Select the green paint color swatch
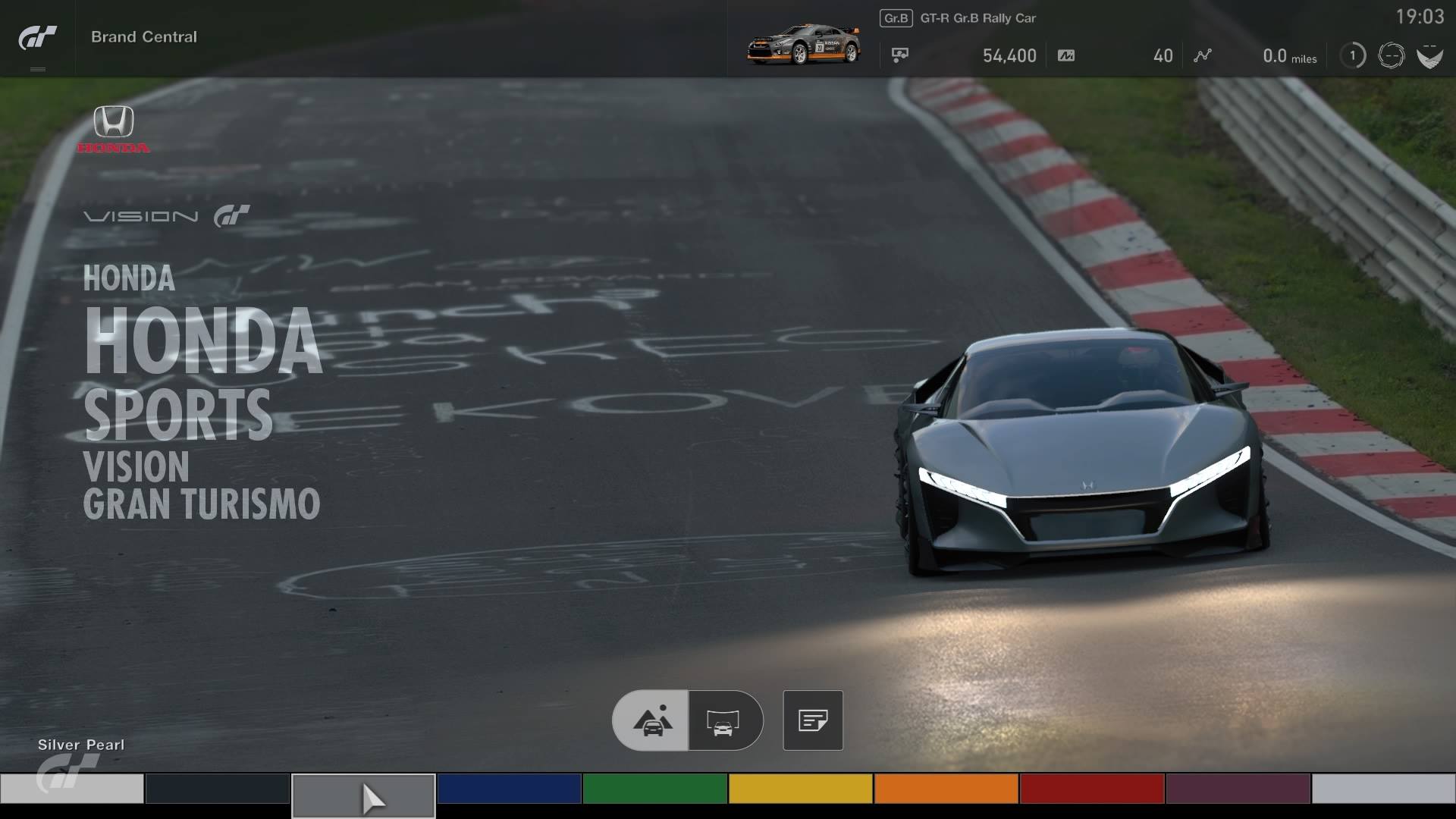 click(x=654, y=789)
